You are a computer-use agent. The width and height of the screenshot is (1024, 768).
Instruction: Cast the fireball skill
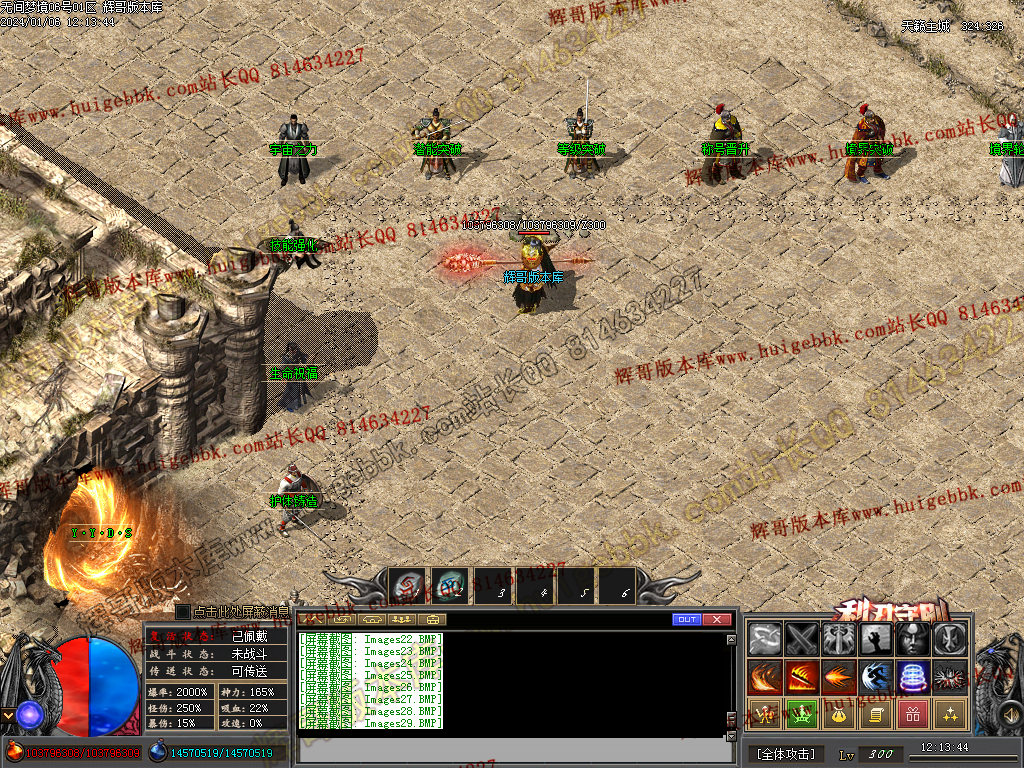838,677
